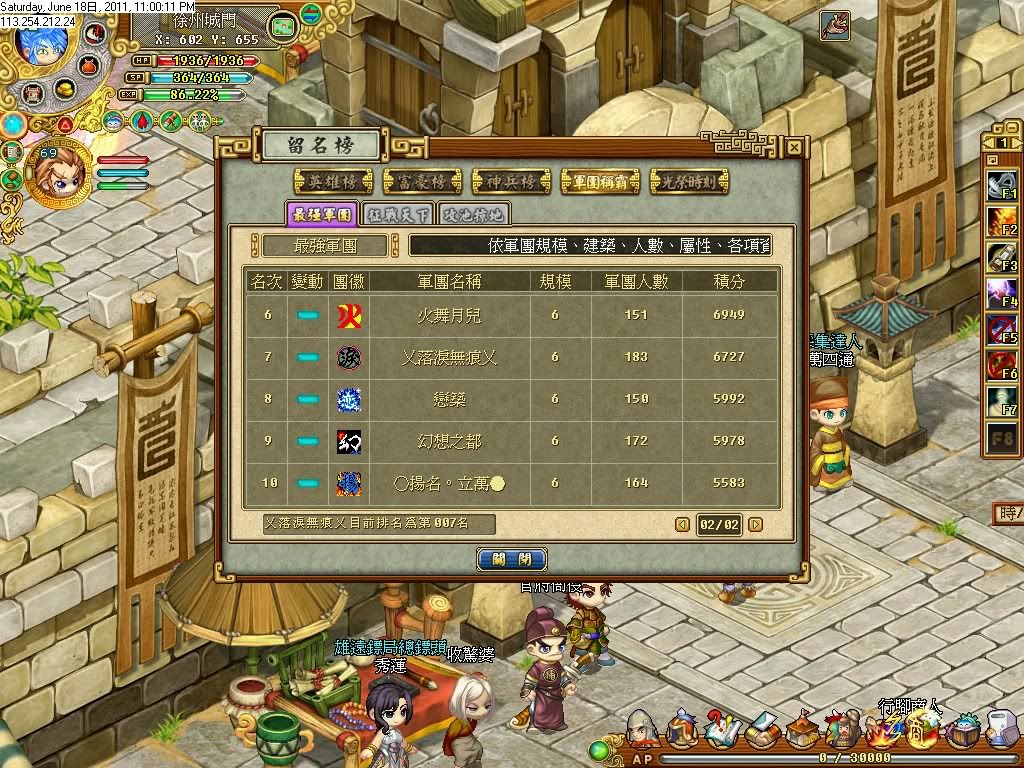View the 光榮時刻 glory moments
Screen dimensions: 1024x768
pos(689,181)
